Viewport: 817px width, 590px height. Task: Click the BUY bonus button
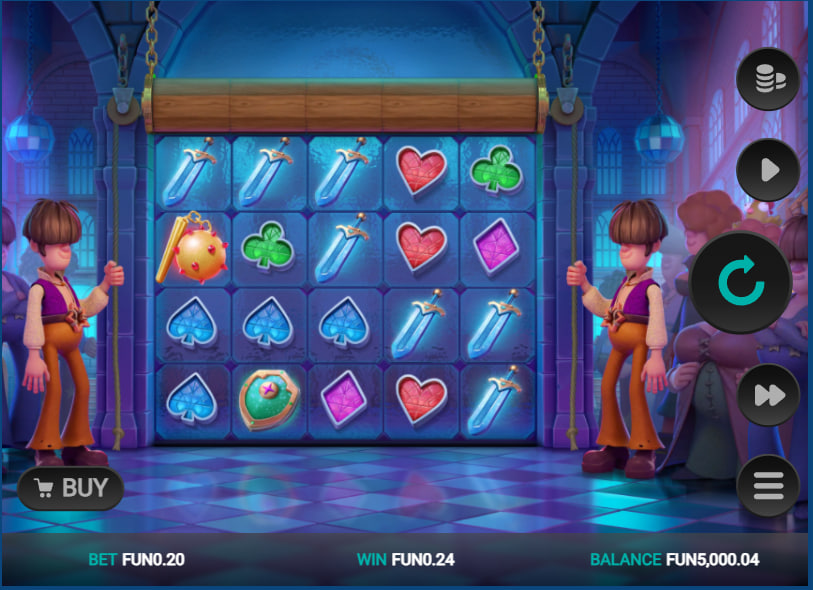71,488
